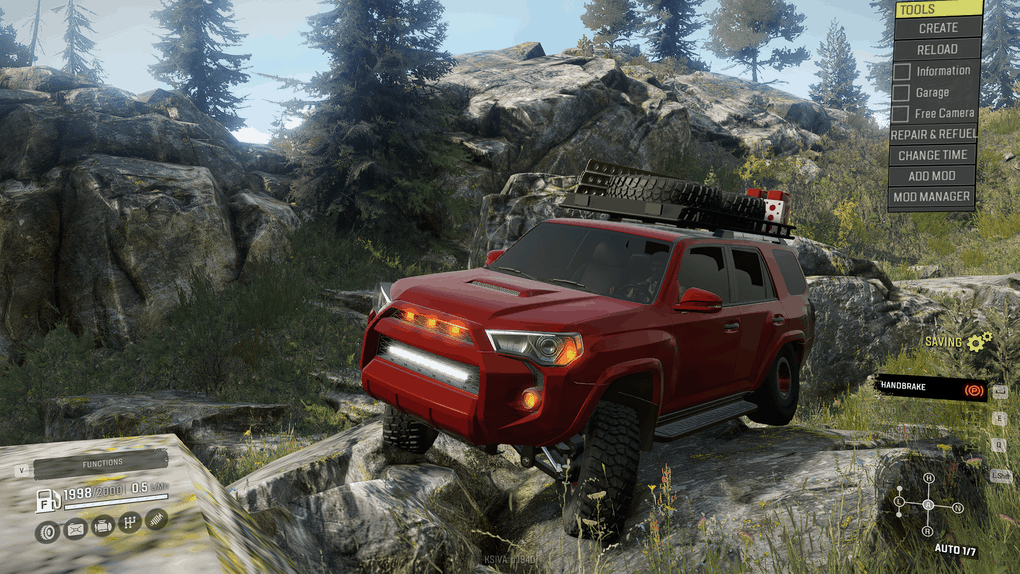Click the Create button
This screenshot has width=1020, height=574.
(937, 28)
